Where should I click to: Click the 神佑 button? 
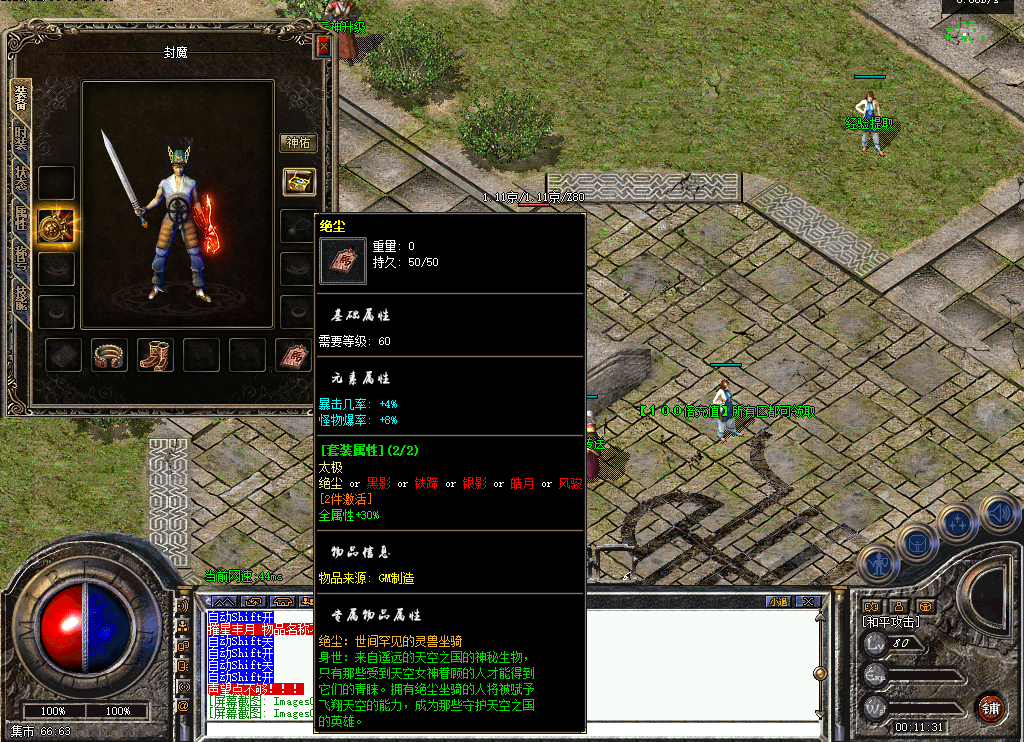tap(298, 143)
